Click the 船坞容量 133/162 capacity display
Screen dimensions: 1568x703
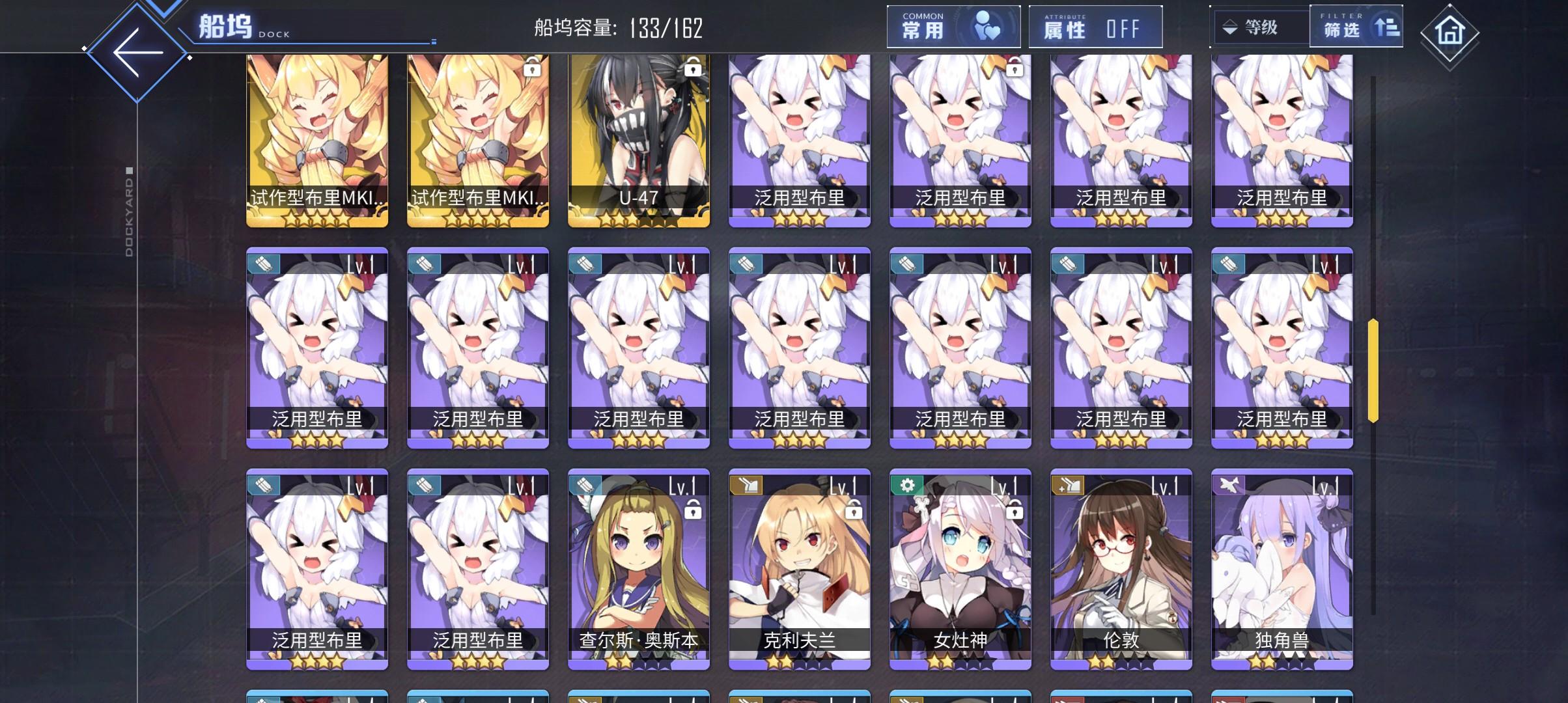[x=615, y=27]
